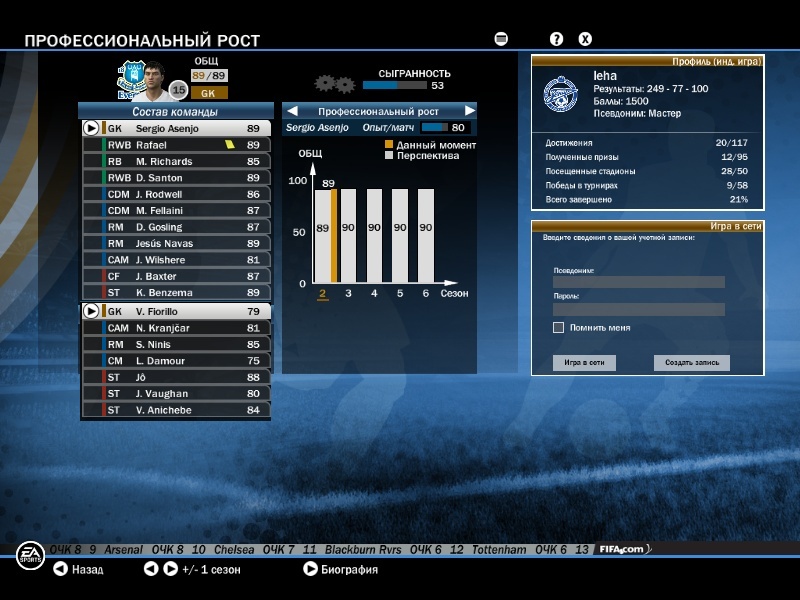Select season 4 on the growth chart
The image size is (800, 600).
[x=374, y=293]
